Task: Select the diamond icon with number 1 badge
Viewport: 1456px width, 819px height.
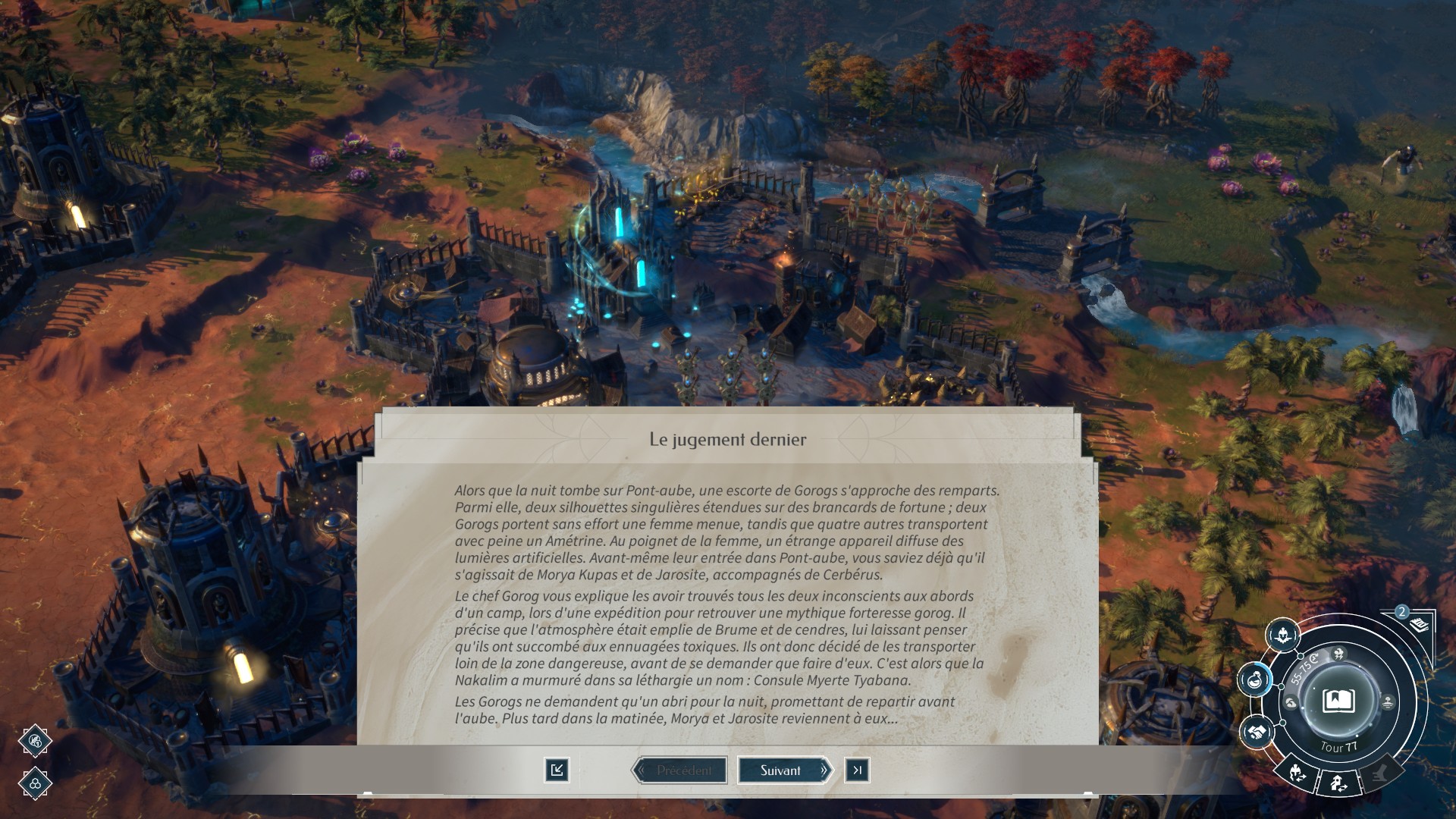Action: point(35,741)
